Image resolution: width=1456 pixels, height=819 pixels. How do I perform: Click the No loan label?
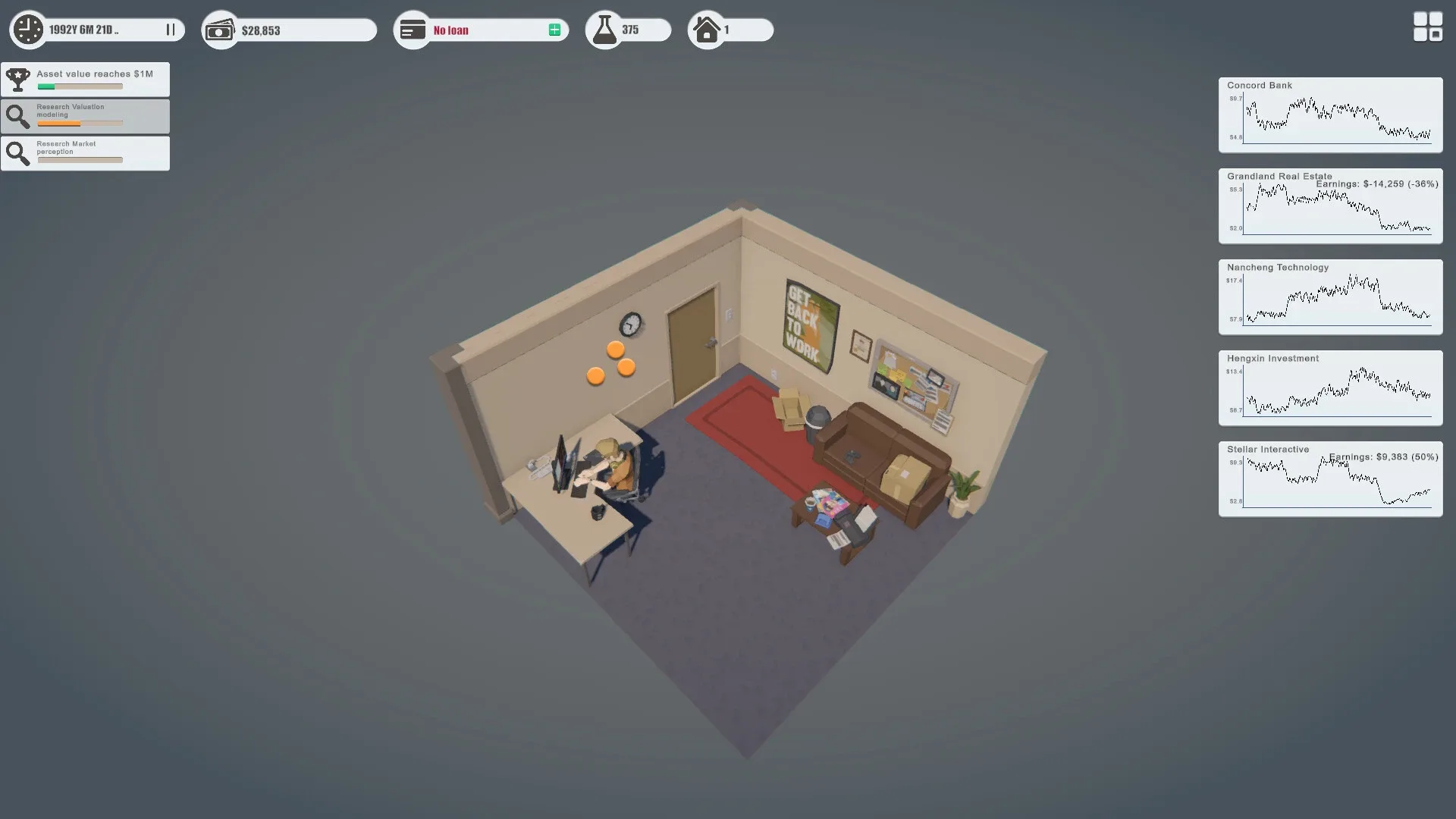450,30
